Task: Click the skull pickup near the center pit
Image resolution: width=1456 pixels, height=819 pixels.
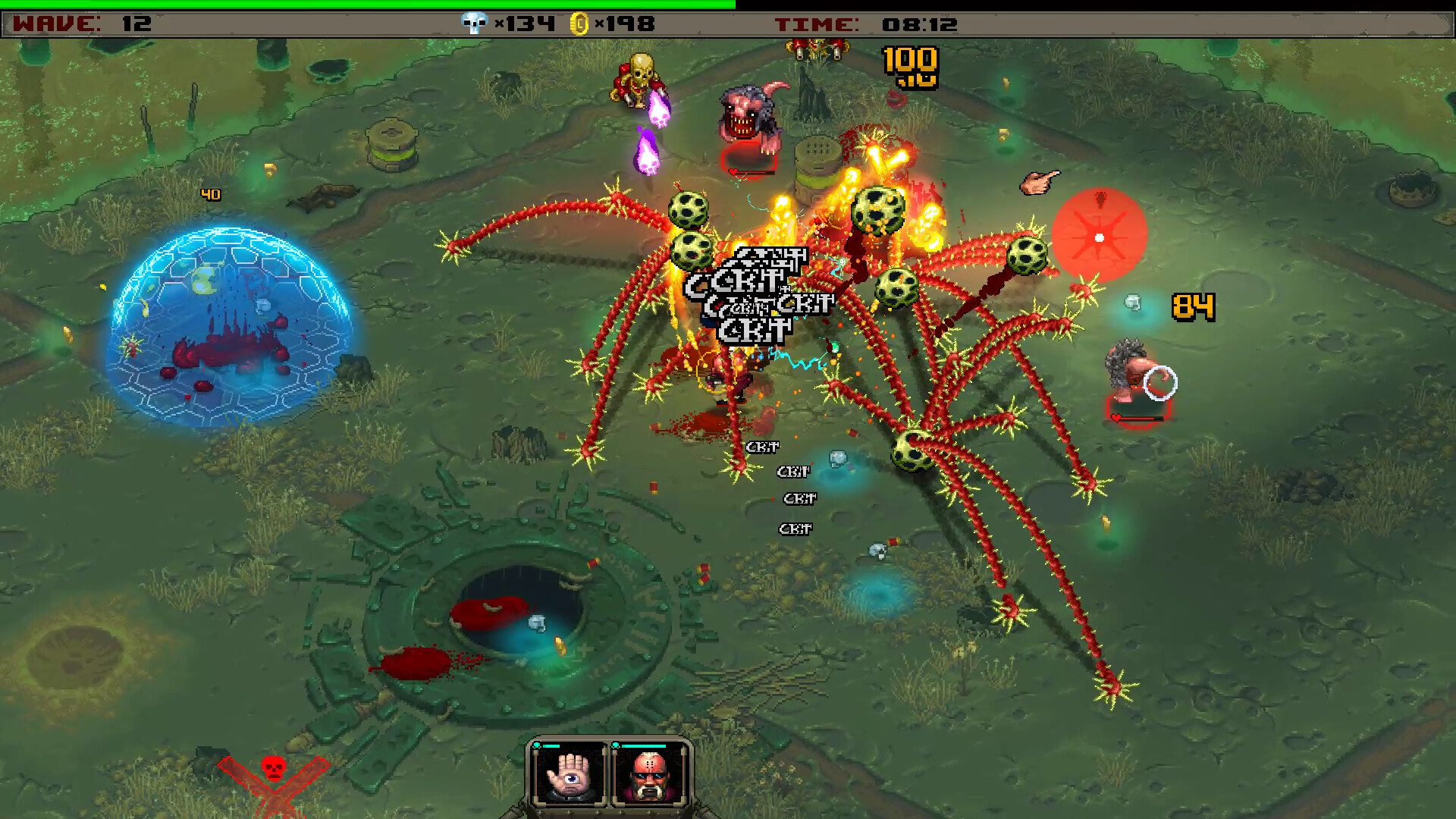Action: pos(536,623)
